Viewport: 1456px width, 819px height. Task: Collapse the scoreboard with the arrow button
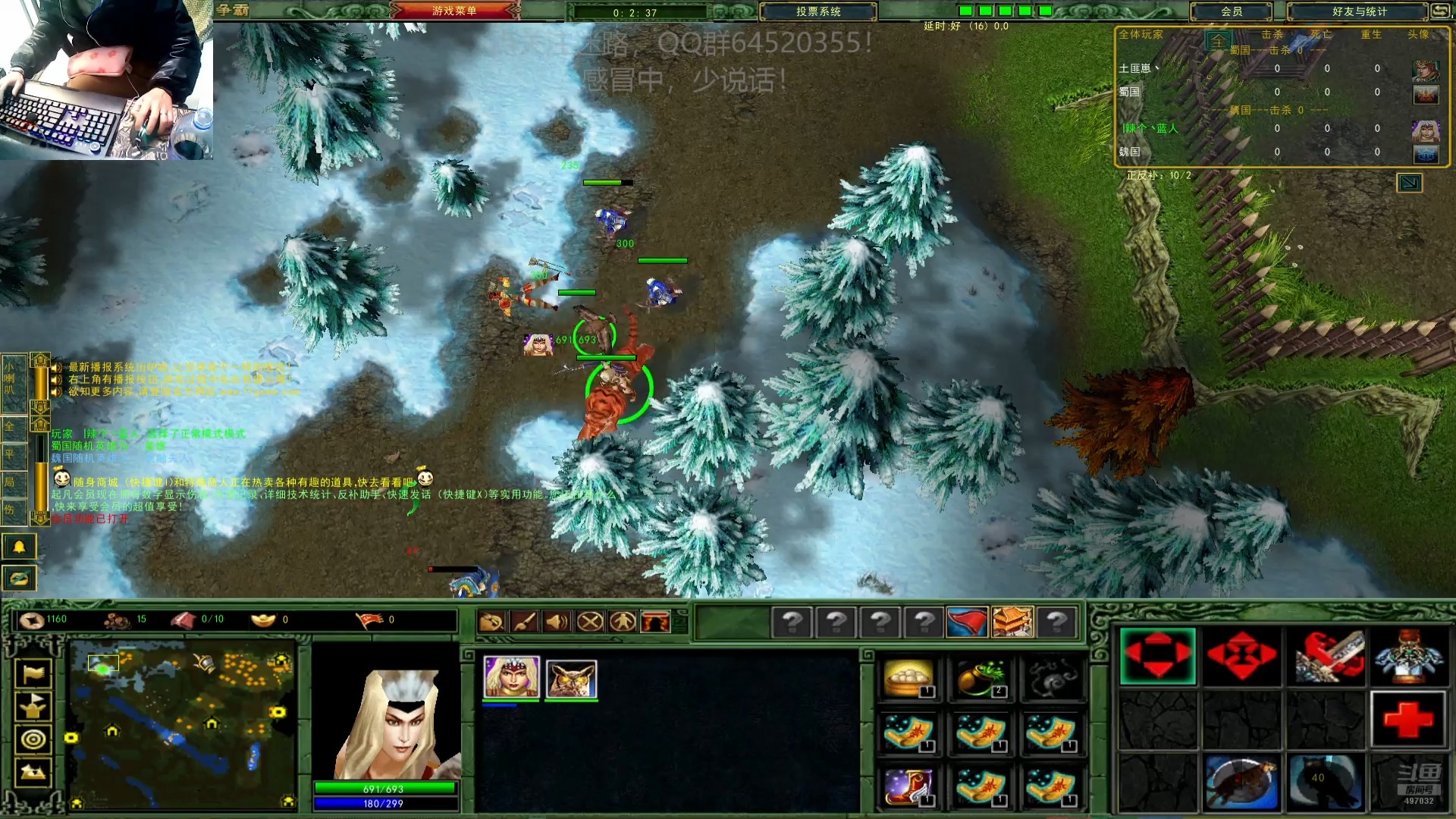1409,183
